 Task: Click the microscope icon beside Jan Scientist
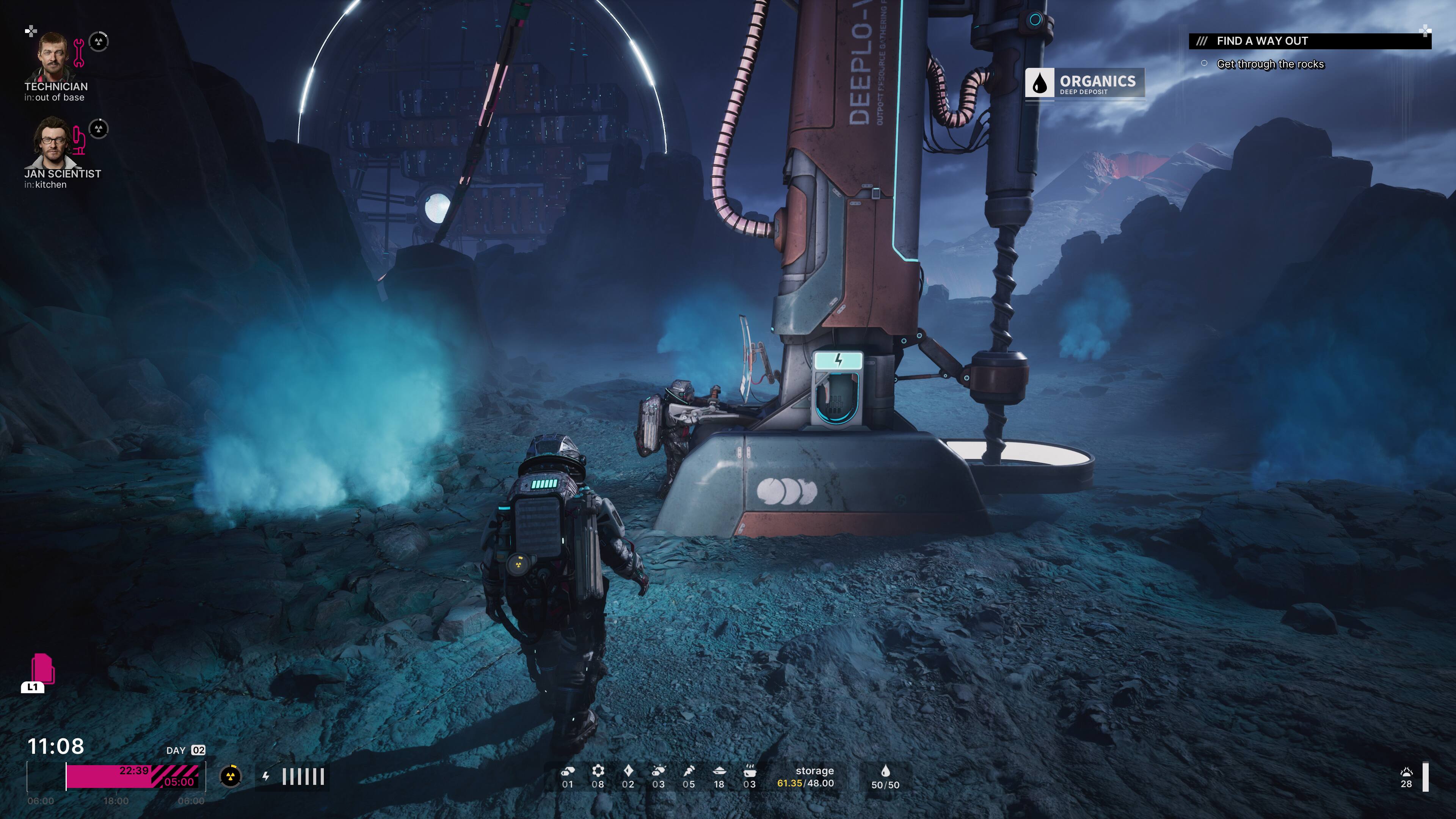point(79,141)
